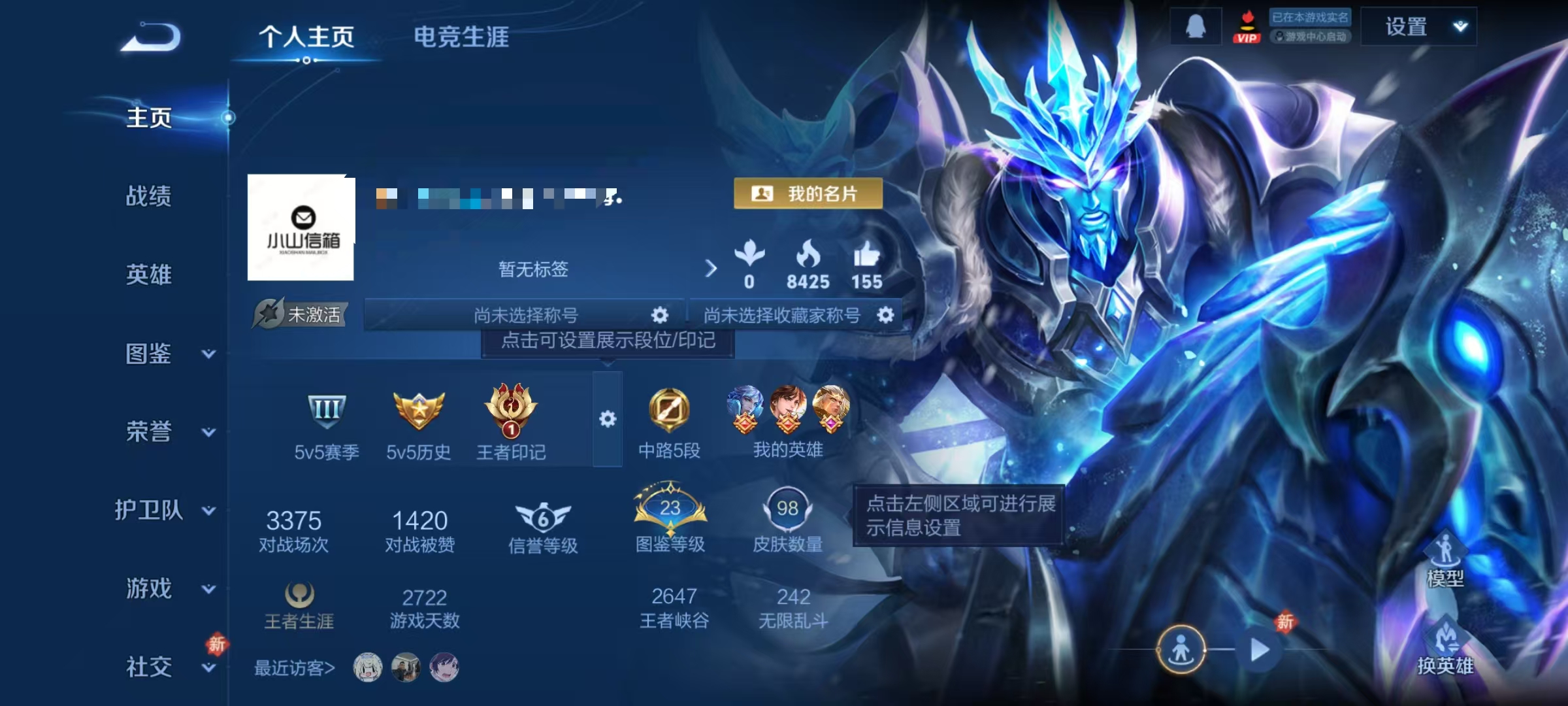Switch to the 电竞生涯 tab
Screen dimensions: 1568x706
(x=462, y=38)
